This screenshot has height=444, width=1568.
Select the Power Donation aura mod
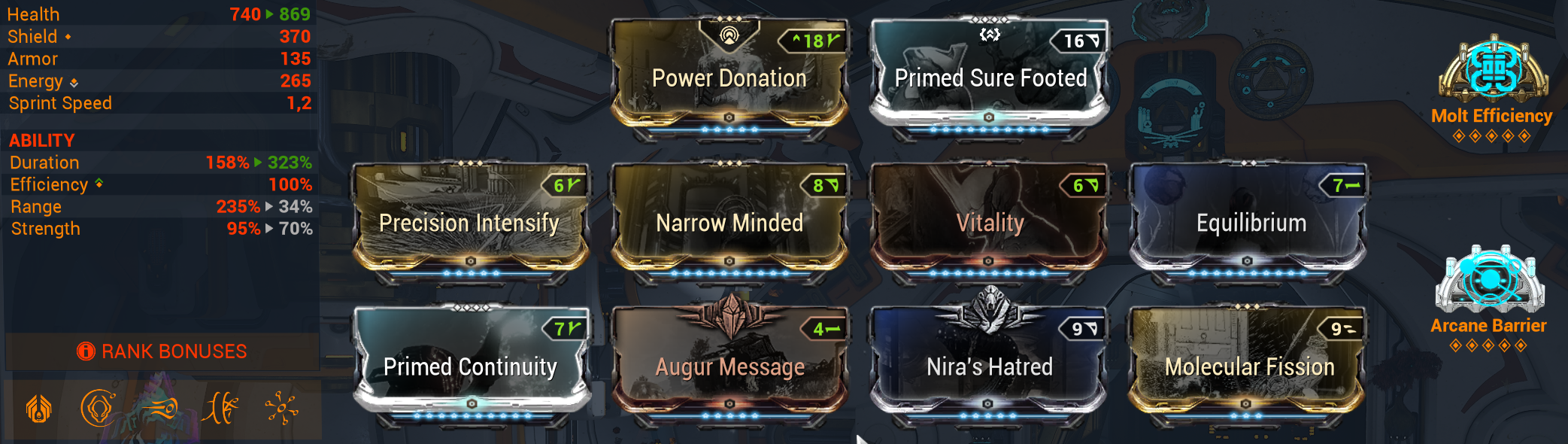(x=729, y=78)
